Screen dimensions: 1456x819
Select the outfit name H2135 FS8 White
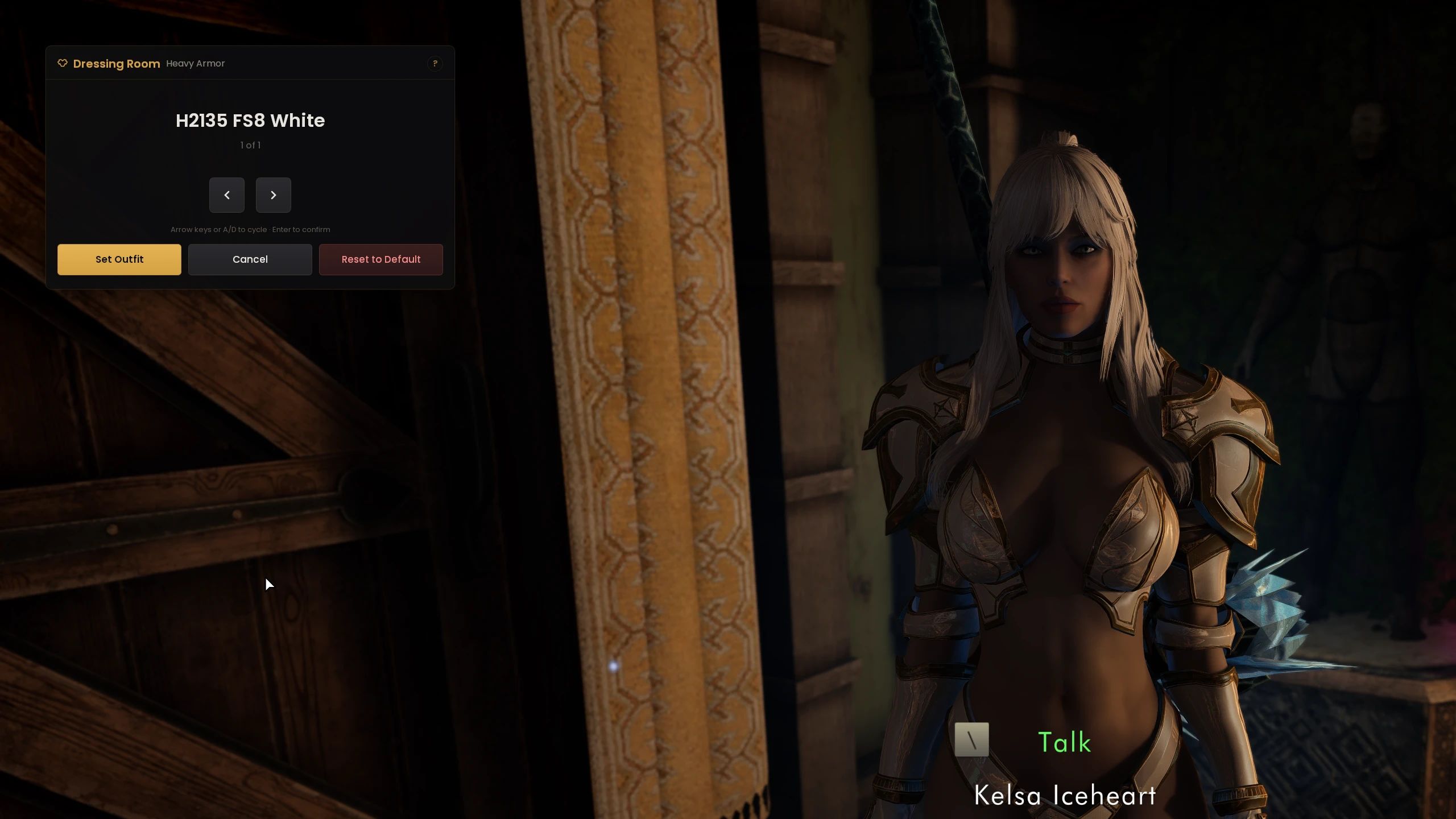[x=250, y=121]
